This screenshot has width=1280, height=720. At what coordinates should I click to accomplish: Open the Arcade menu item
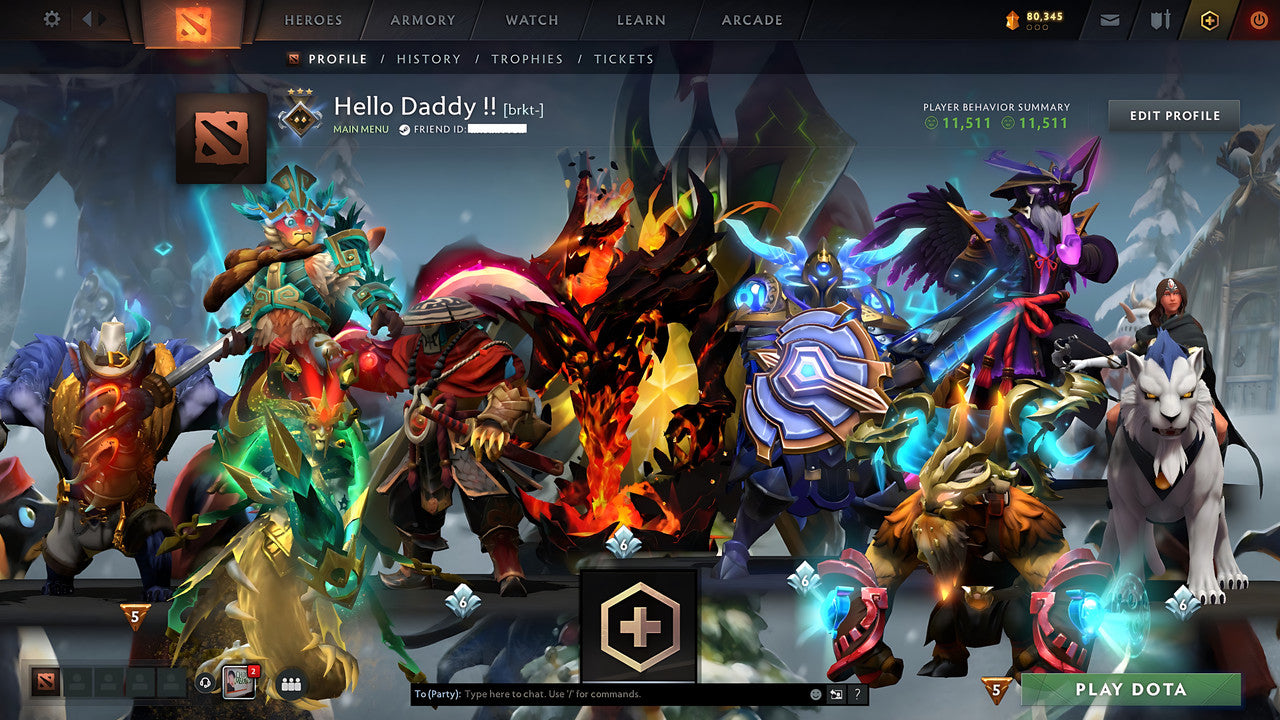pos(751,20)
